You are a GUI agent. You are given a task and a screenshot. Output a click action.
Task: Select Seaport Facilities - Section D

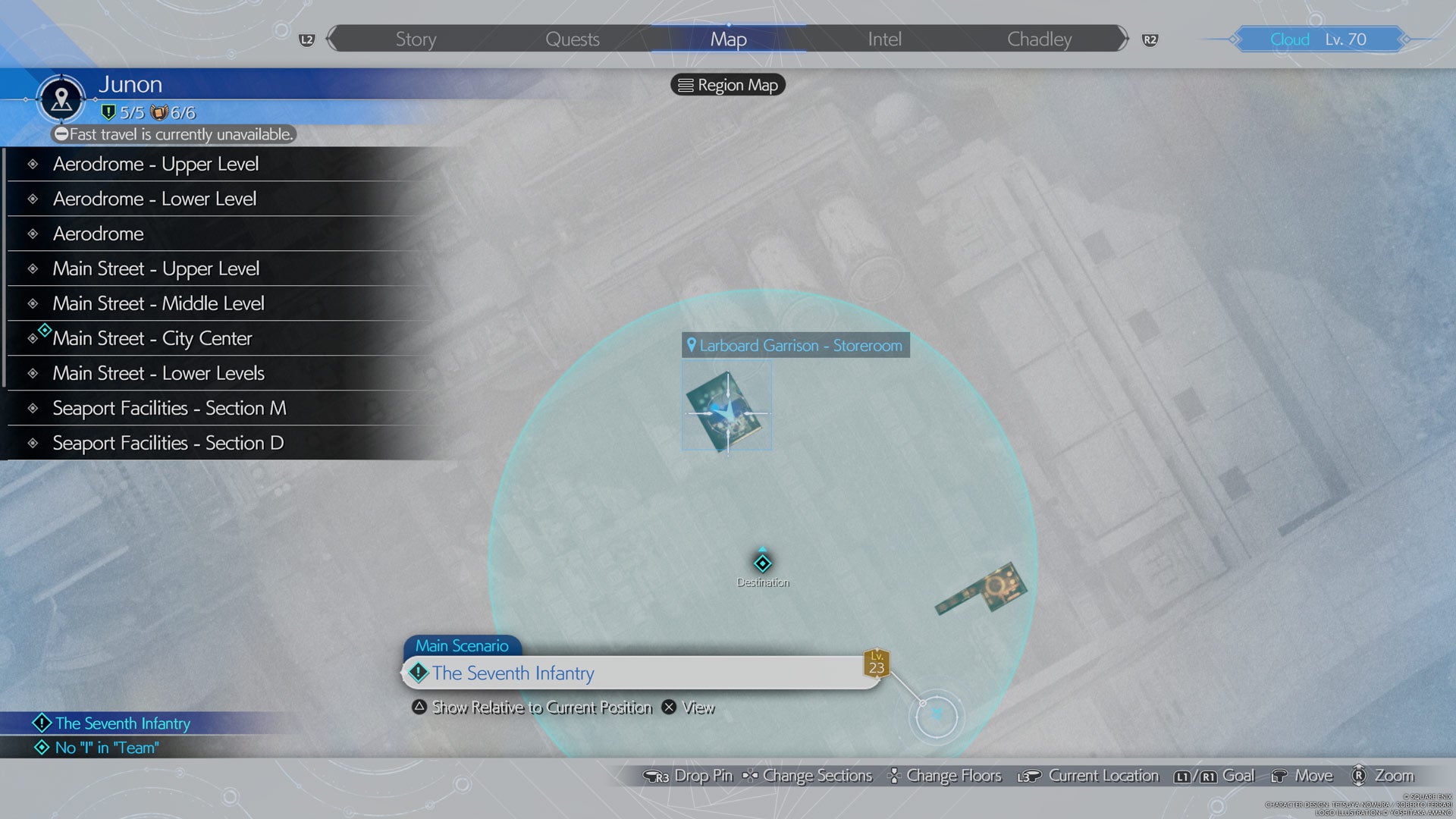(x=168, y=443)
